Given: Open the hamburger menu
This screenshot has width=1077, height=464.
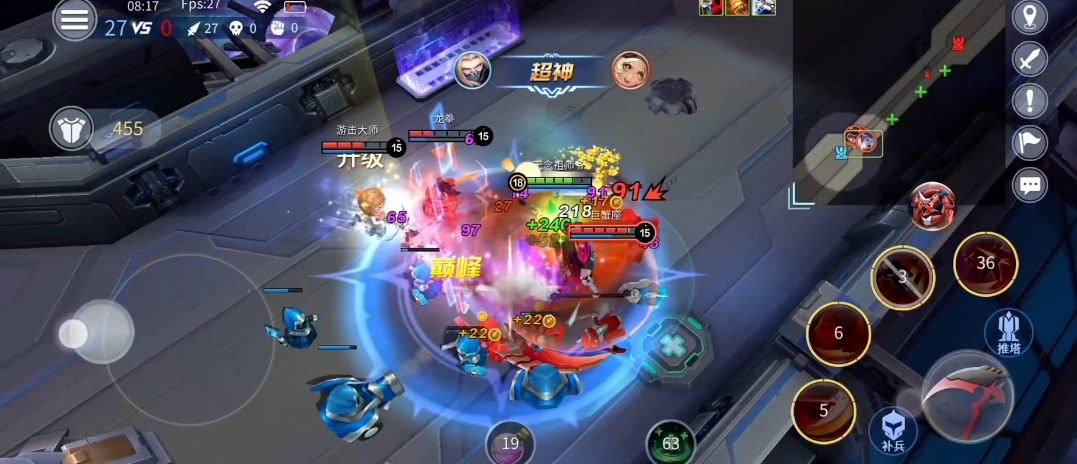Looking at the screenshot, I should 74,20.
